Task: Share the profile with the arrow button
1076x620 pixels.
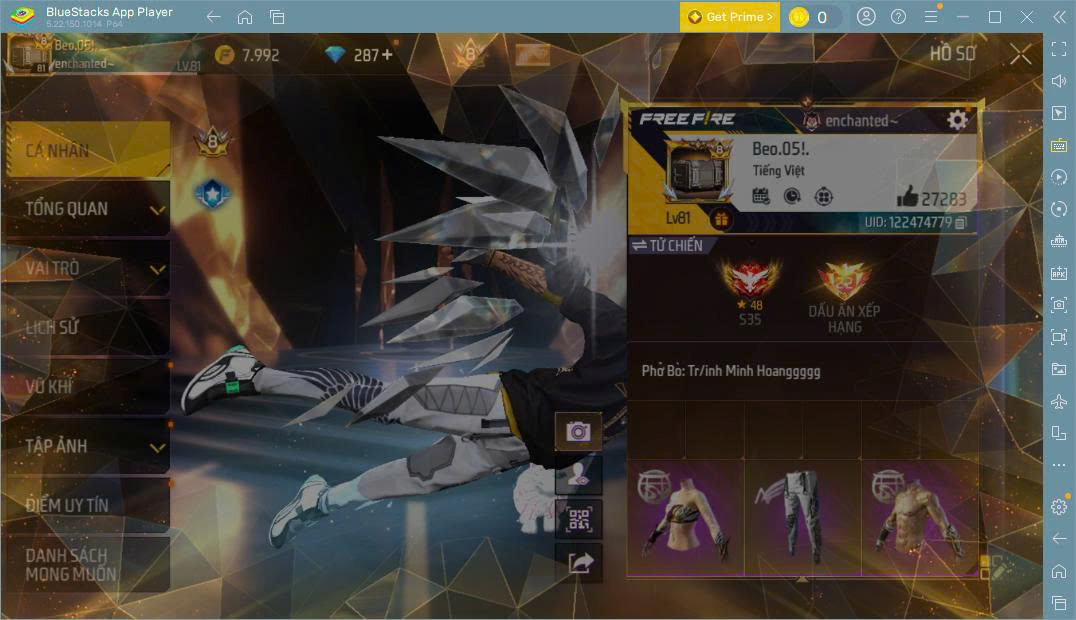Action: point(579,563)
